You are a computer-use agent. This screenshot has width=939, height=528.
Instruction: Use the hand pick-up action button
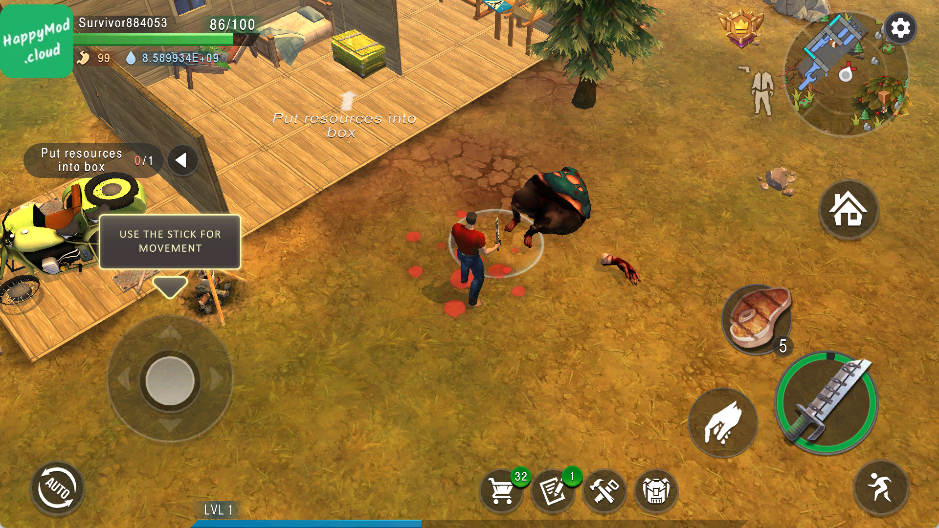(x=724, y=421)
